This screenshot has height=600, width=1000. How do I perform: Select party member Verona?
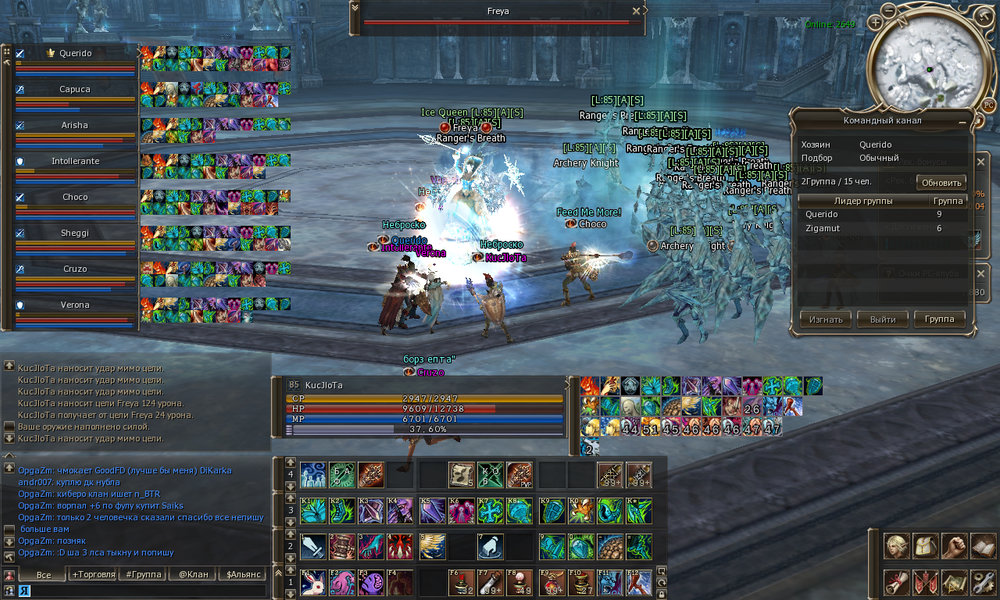(75, 305)
